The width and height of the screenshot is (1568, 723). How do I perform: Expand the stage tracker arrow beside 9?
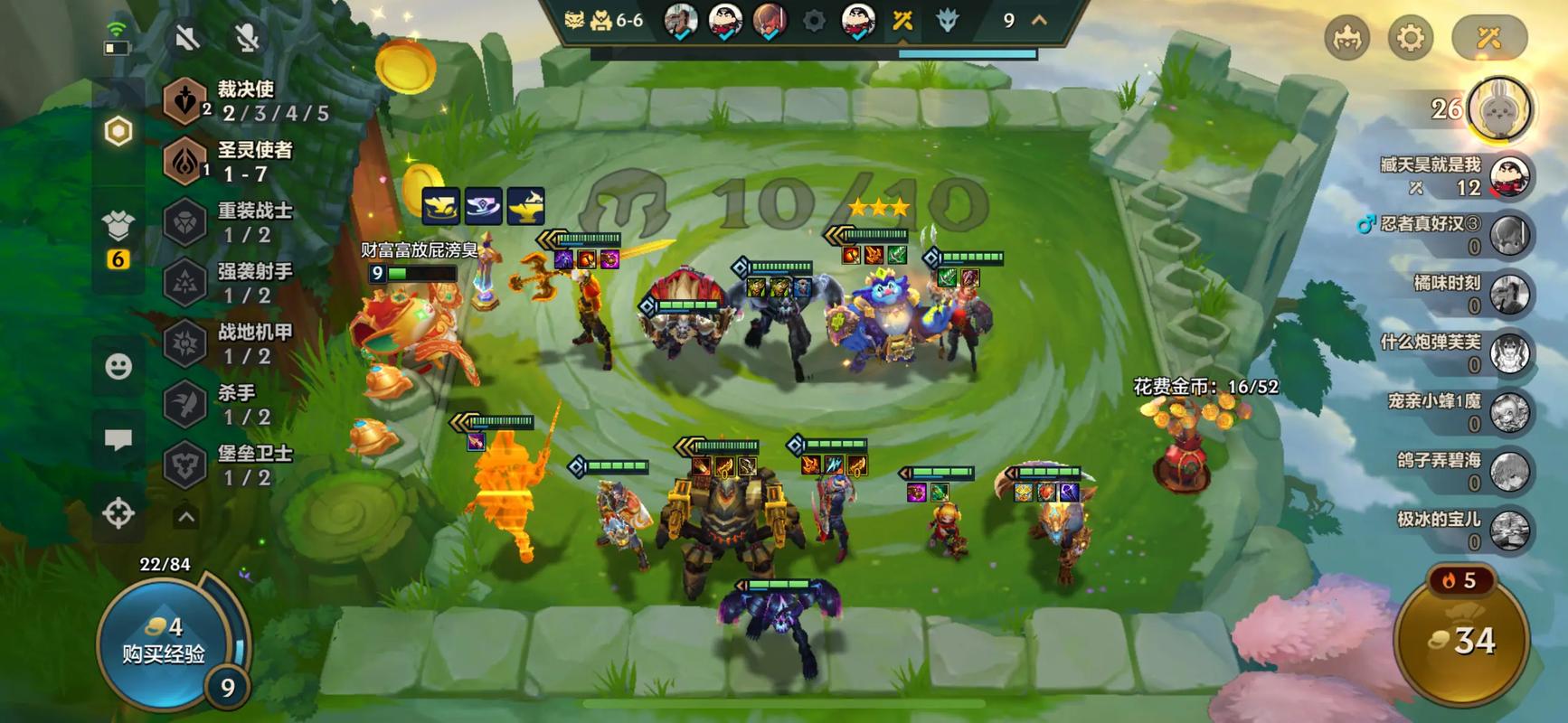1040,20
